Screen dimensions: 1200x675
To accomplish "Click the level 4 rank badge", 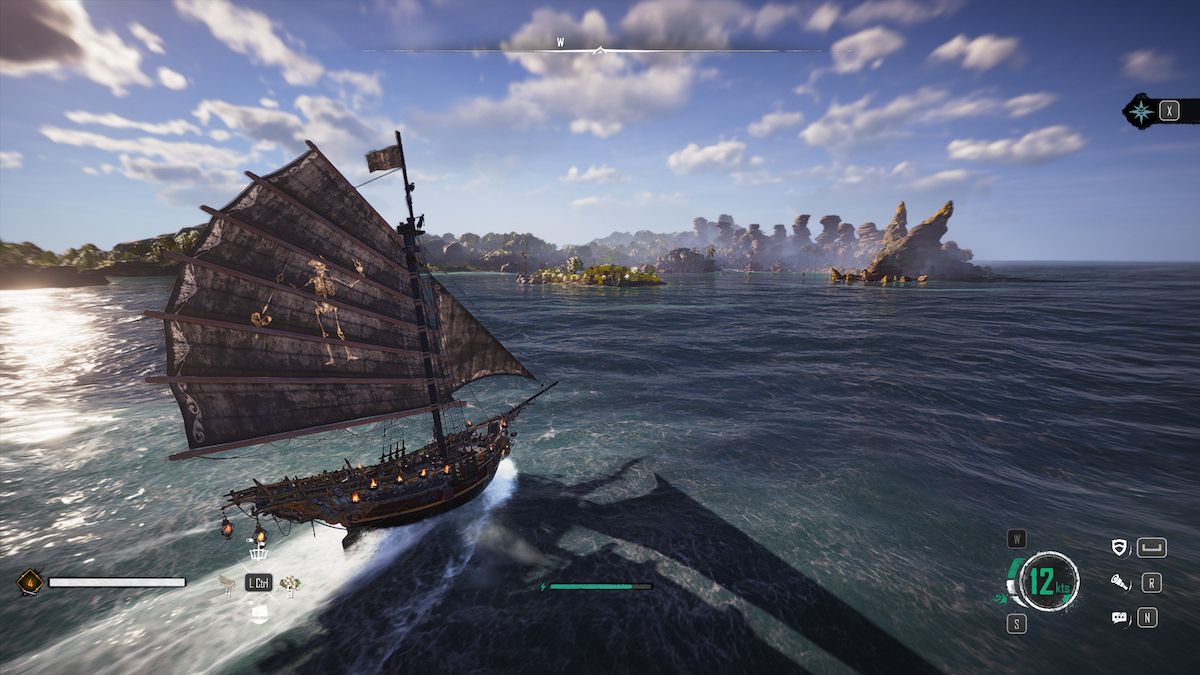I will (29, 581).
